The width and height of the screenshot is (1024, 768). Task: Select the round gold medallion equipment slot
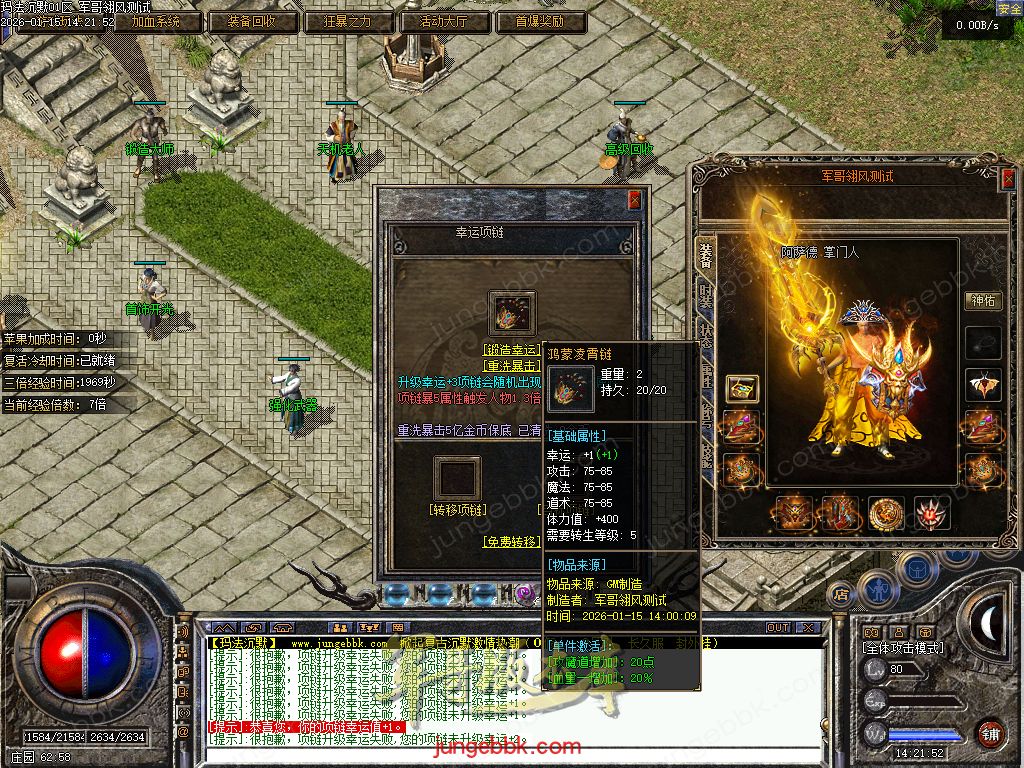886,513
